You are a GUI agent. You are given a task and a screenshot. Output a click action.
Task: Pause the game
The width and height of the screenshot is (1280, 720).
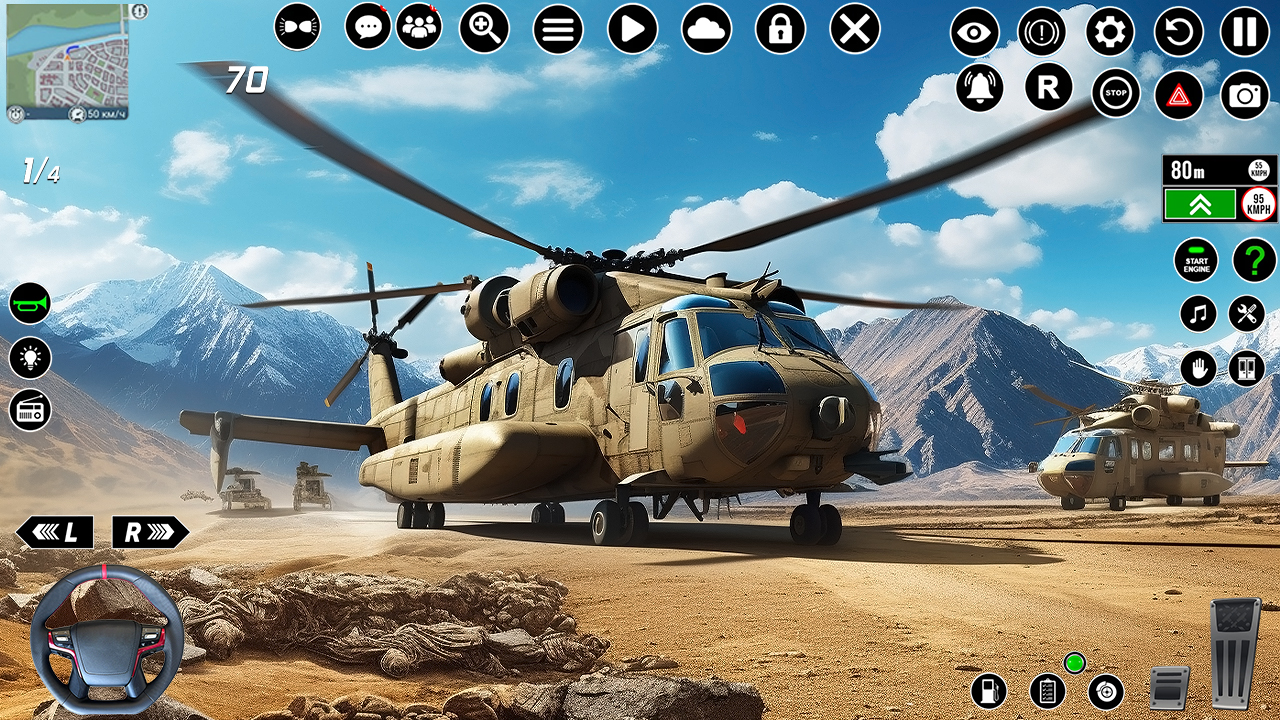coord(1244,32)
